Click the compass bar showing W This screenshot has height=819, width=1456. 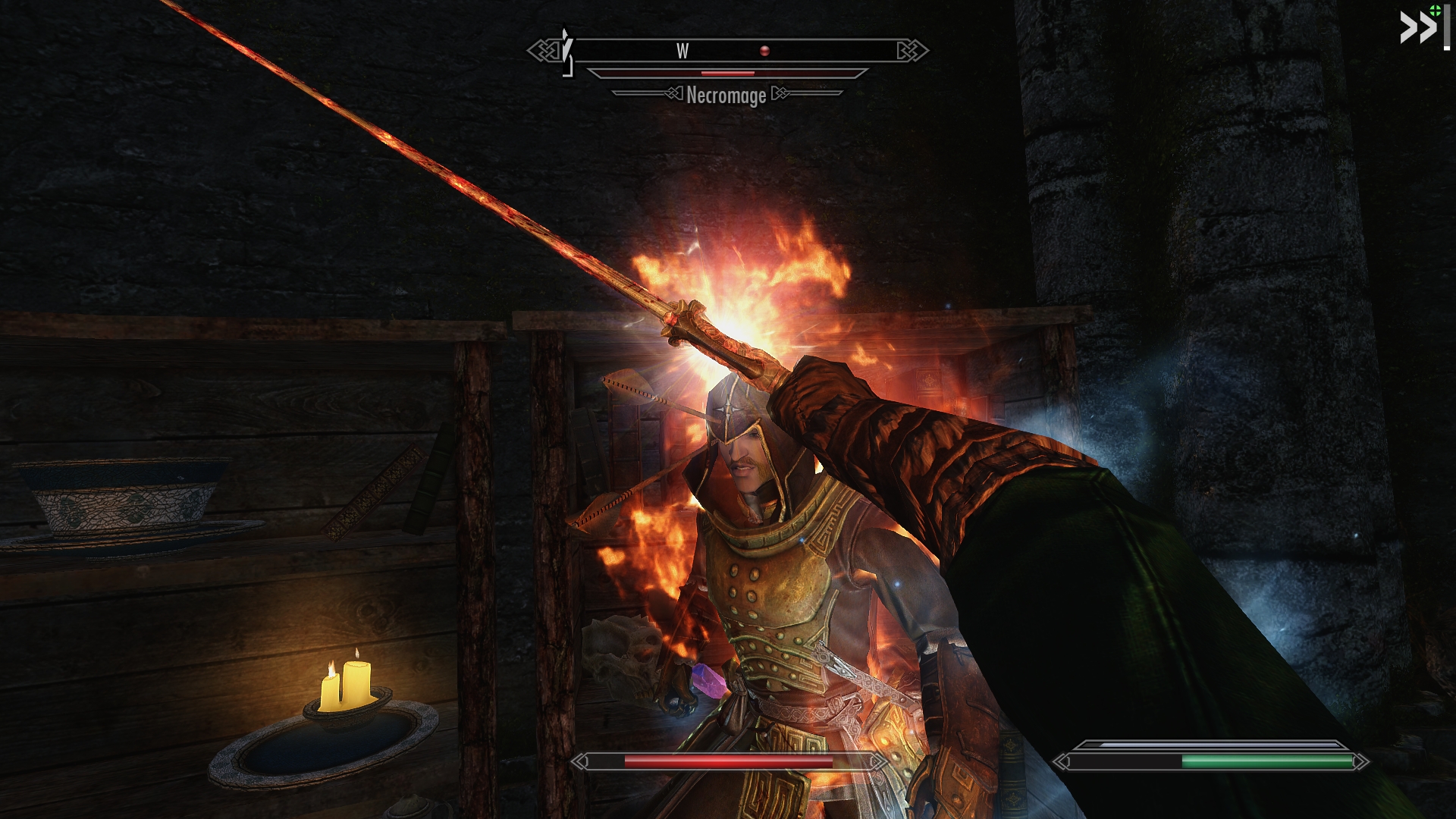pyautogui.click(x=728, y=51)
